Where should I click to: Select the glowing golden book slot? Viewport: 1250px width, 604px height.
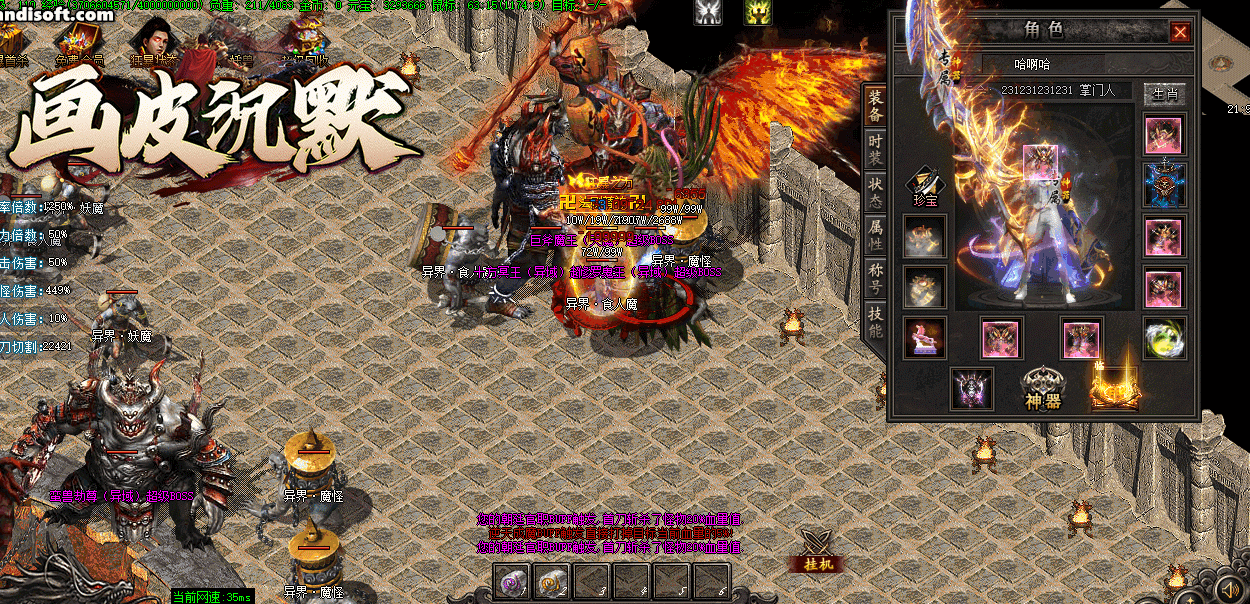coord(1115,387)
